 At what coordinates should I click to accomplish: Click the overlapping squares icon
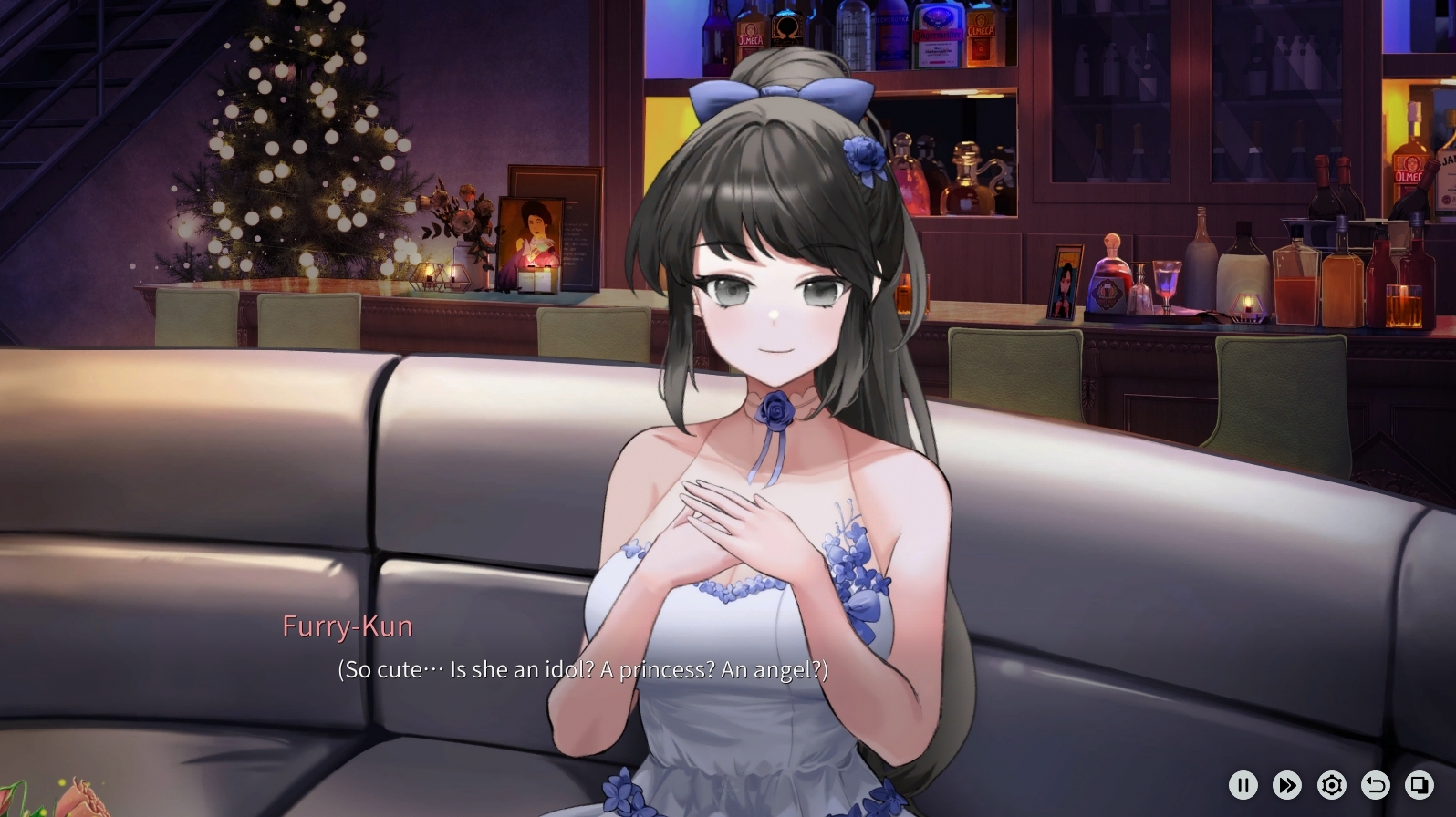coord(1419,784)
